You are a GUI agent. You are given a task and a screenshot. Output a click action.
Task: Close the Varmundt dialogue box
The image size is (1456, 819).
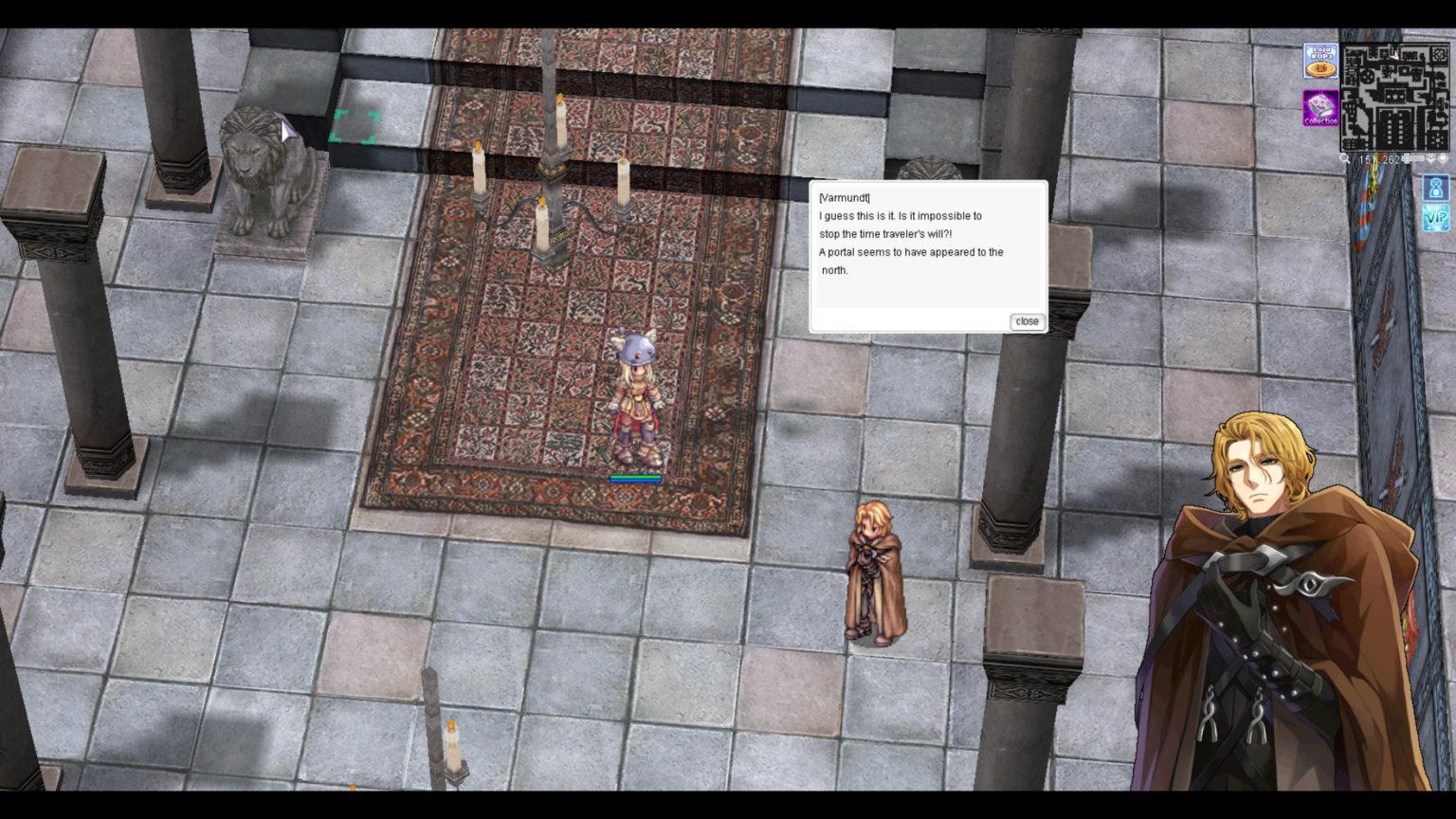(x=1027, y=321)
